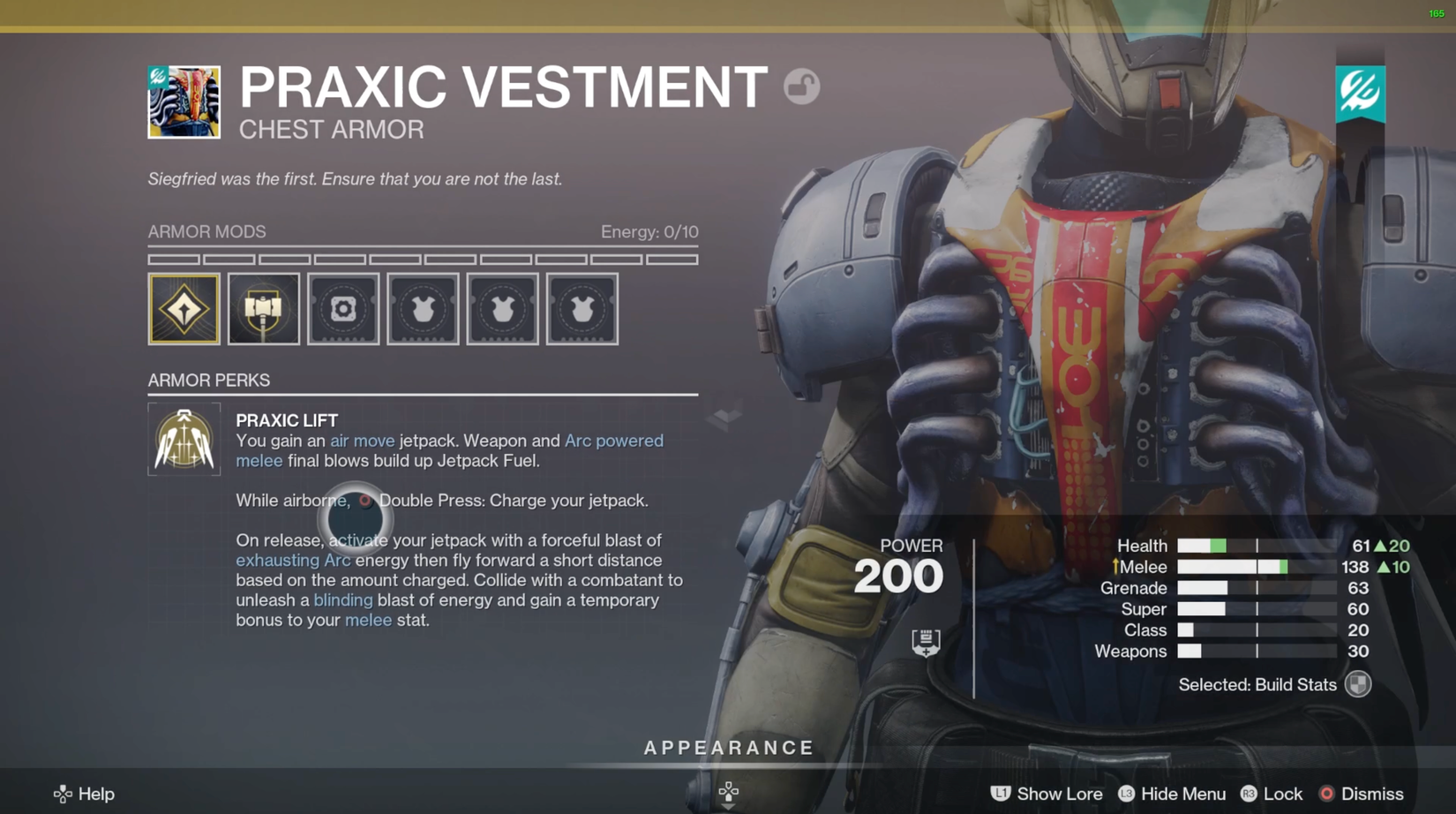Click the first empty chest mod slot

[423, 309]
